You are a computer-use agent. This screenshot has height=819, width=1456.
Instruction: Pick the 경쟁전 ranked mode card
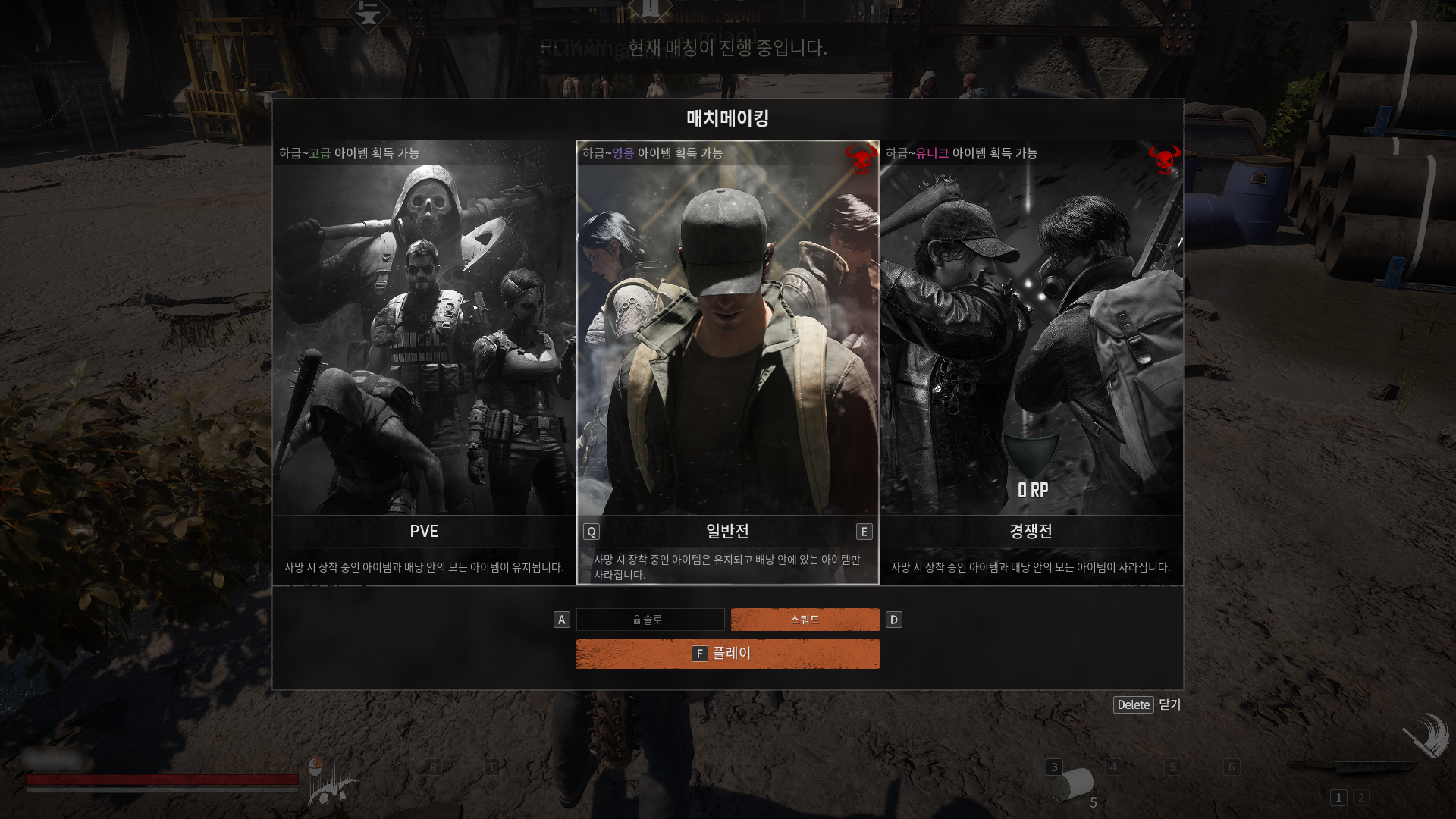(1031, 341)
